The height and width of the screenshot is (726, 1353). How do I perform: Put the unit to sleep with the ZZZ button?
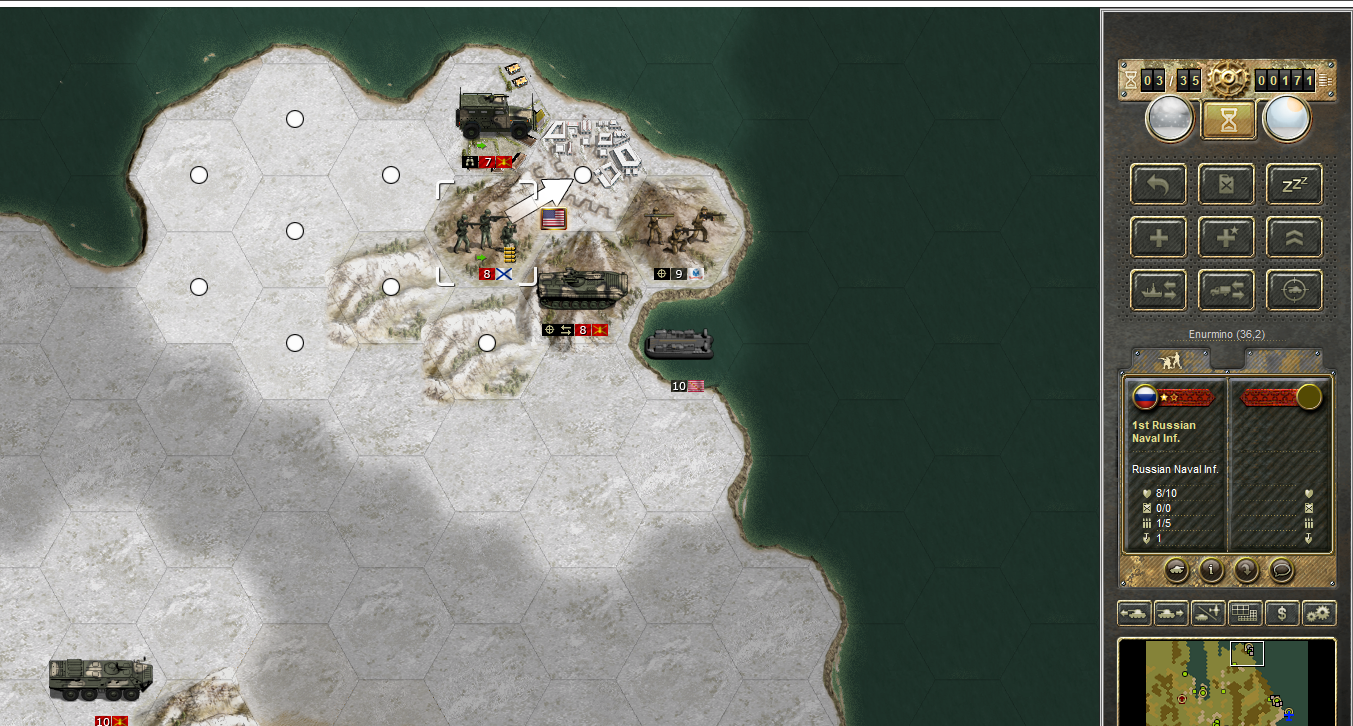1294,184
